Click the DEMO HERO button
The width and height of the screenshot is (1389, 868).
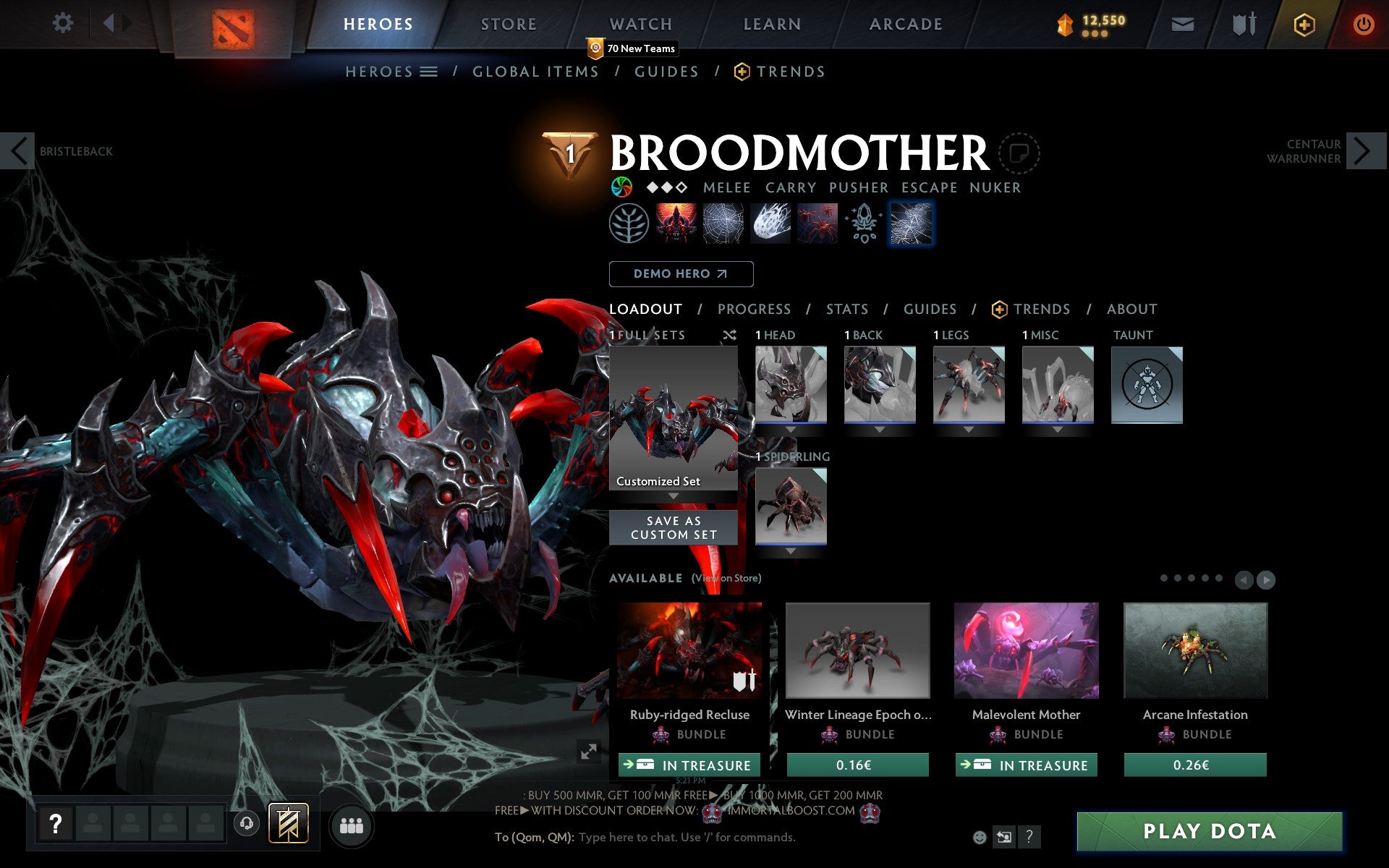tap(681, 274)
